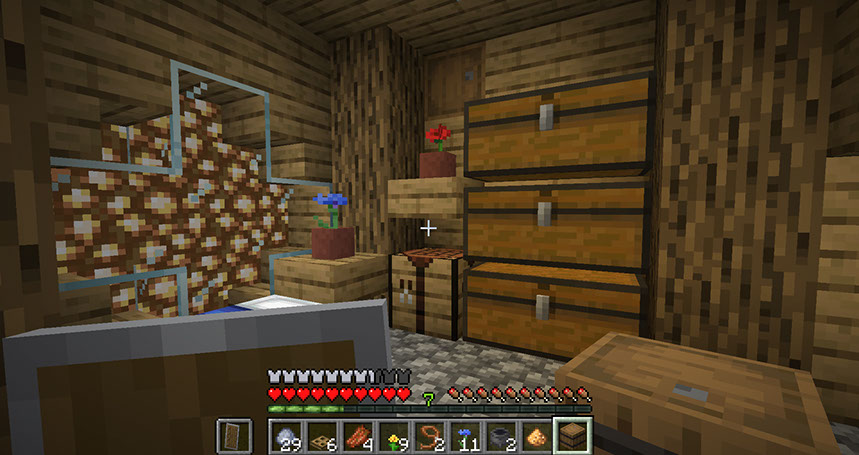Select the yellow dandelion hotbar slot
This screenshot has height=455, width=859.
(x=393, y=435)
